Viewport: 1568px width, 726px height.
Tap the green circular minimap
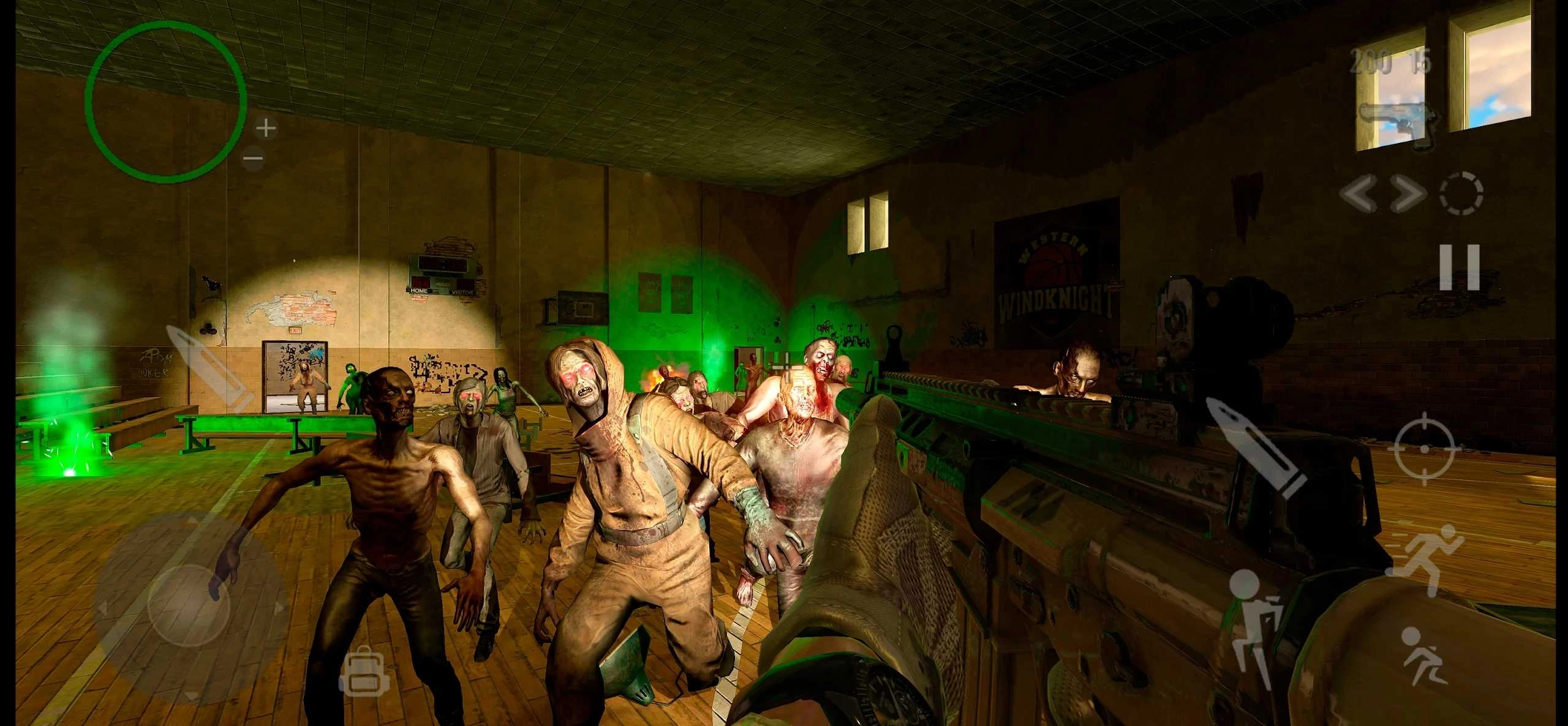[x=165, y=102]
